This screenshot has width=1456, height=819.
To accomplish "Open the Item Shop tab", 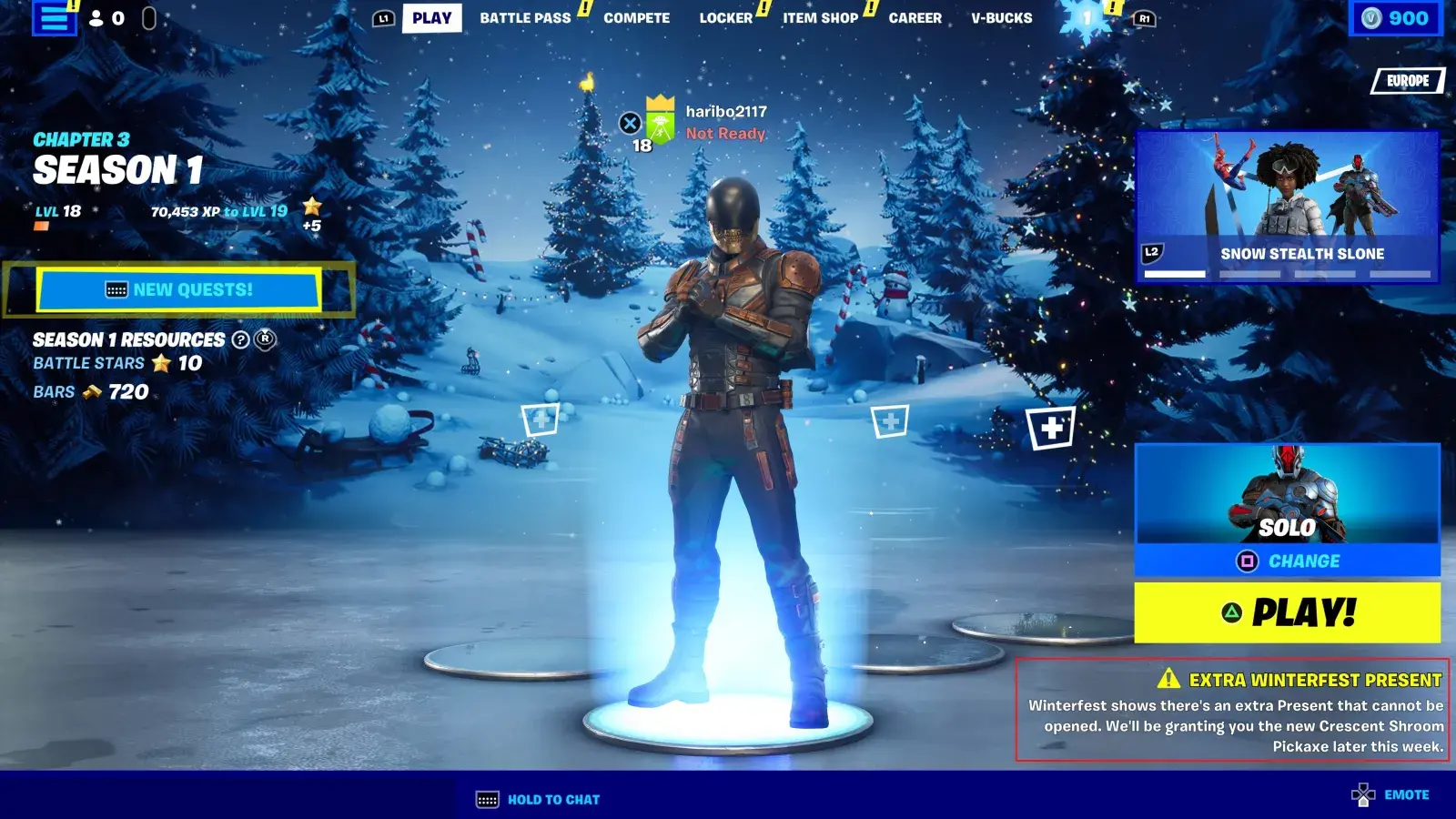I will pyautogui.click(x=822, y=17).
